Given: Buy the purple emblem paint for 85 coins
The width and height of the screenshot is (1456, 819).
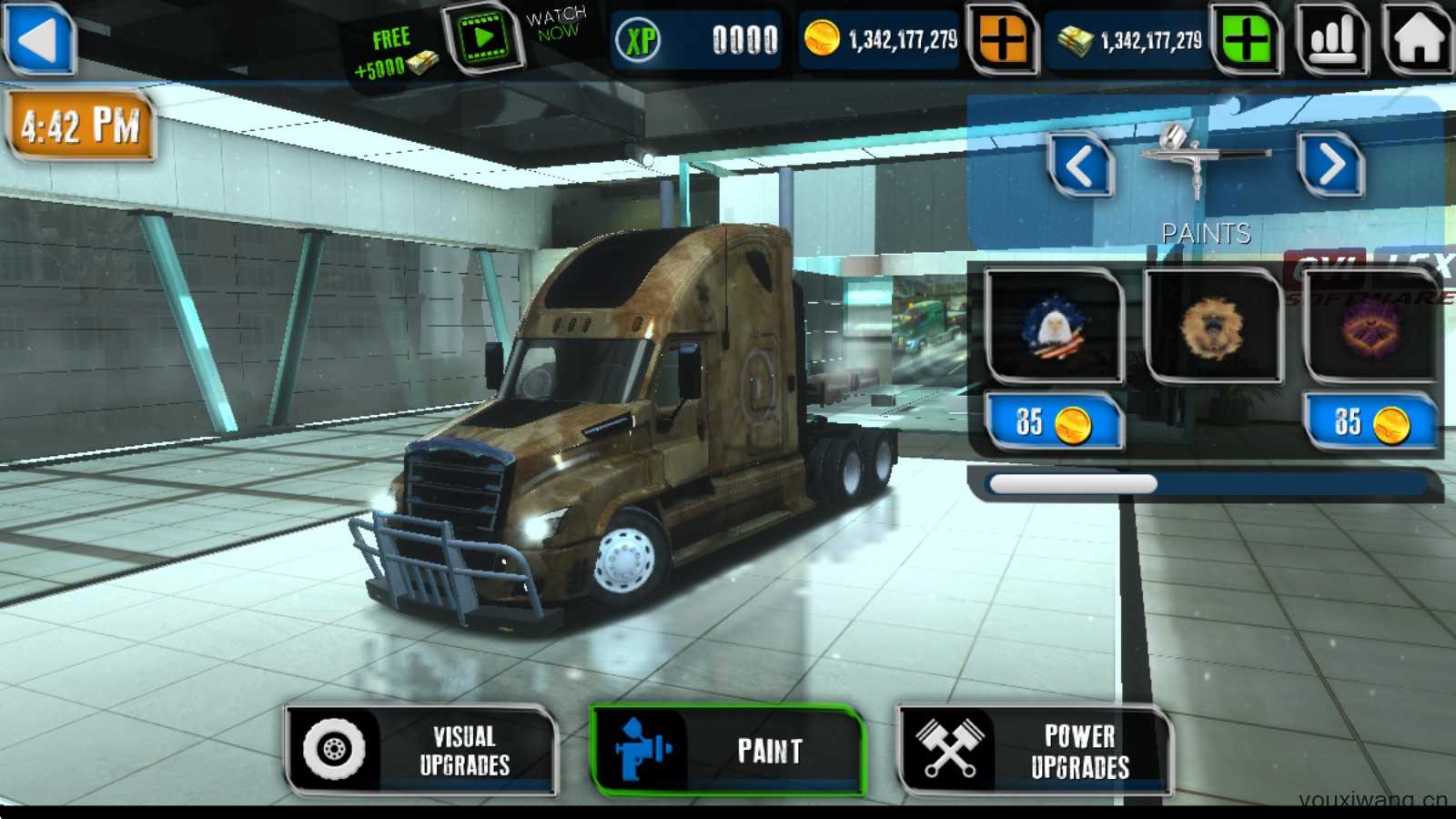Looking at the screenshot, I should tap(1370, 422).
